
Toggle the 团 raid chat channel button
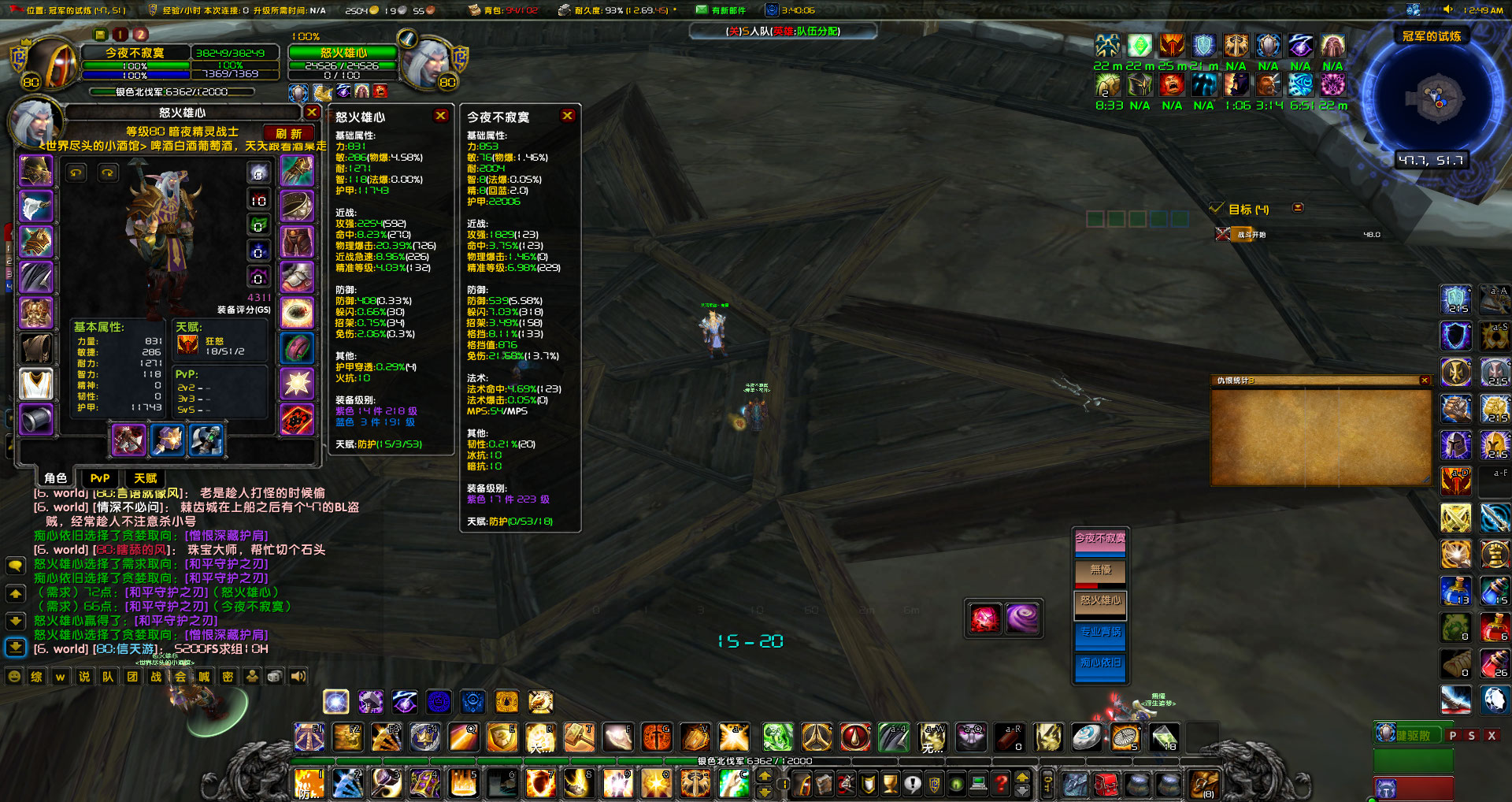pos(132,676)
